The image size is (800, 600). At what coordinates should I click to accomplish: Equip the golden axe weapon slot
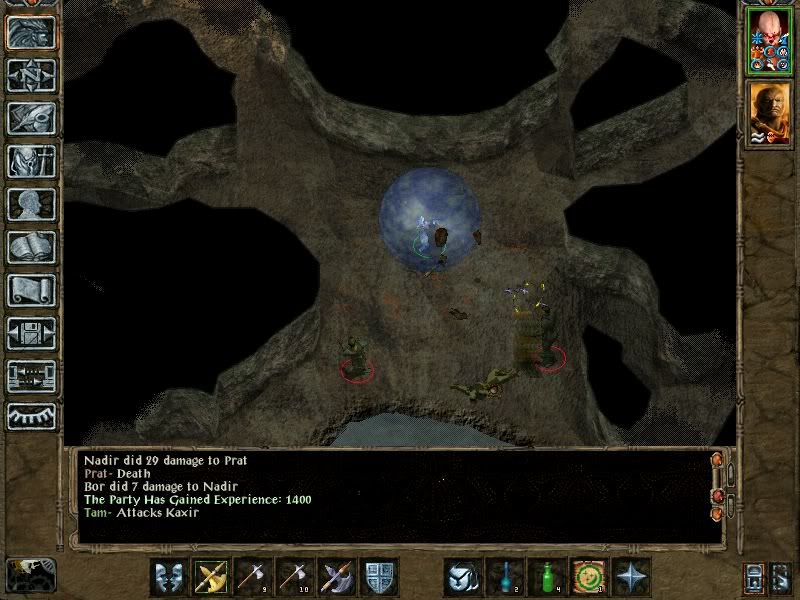pyautogui.click(x=210, y=577)
